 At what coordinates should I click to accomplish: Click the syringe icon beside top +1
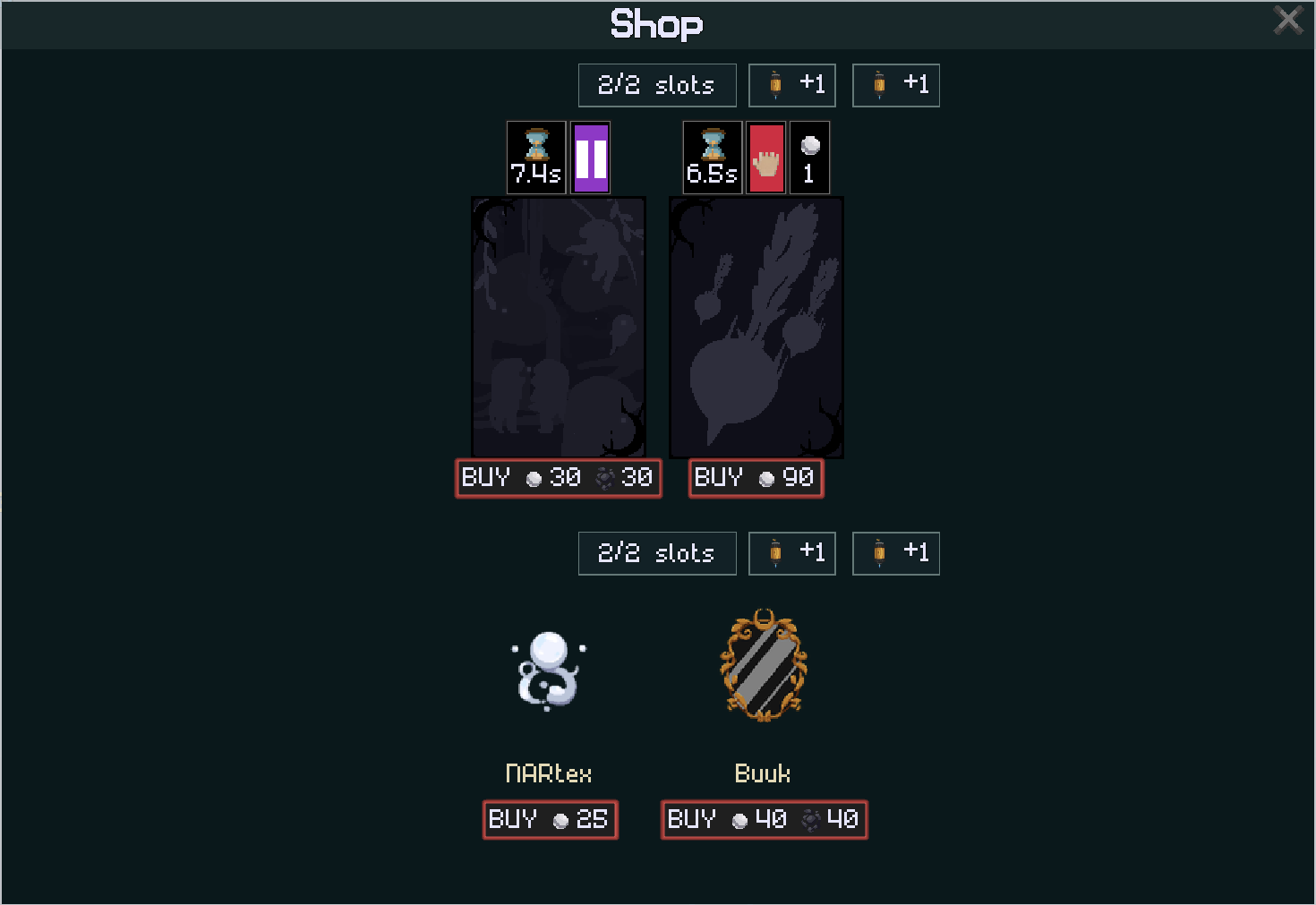click(775, 84)
